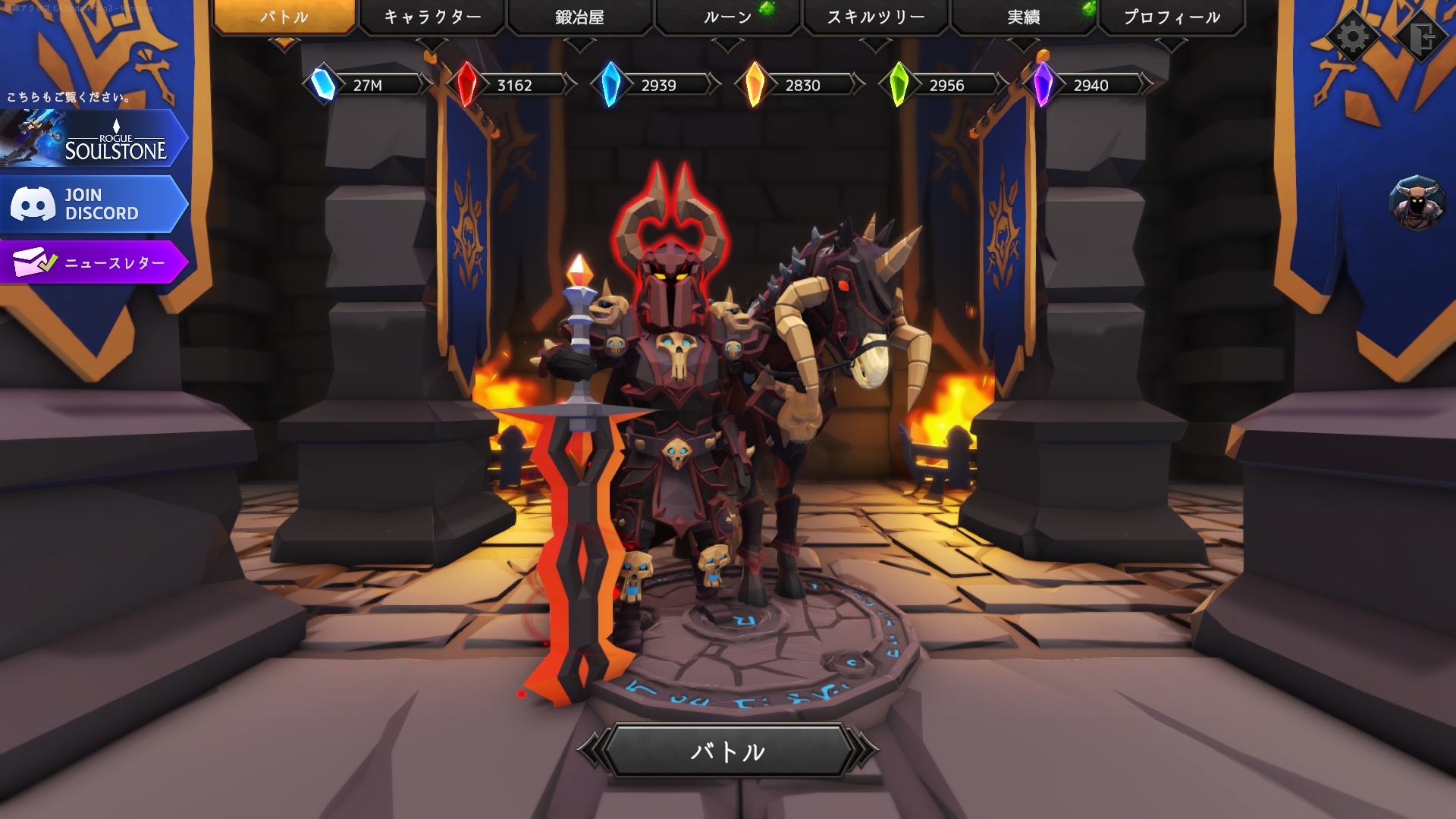Switch to the バトル tab

pyautogui.click(x=284, y=17)
